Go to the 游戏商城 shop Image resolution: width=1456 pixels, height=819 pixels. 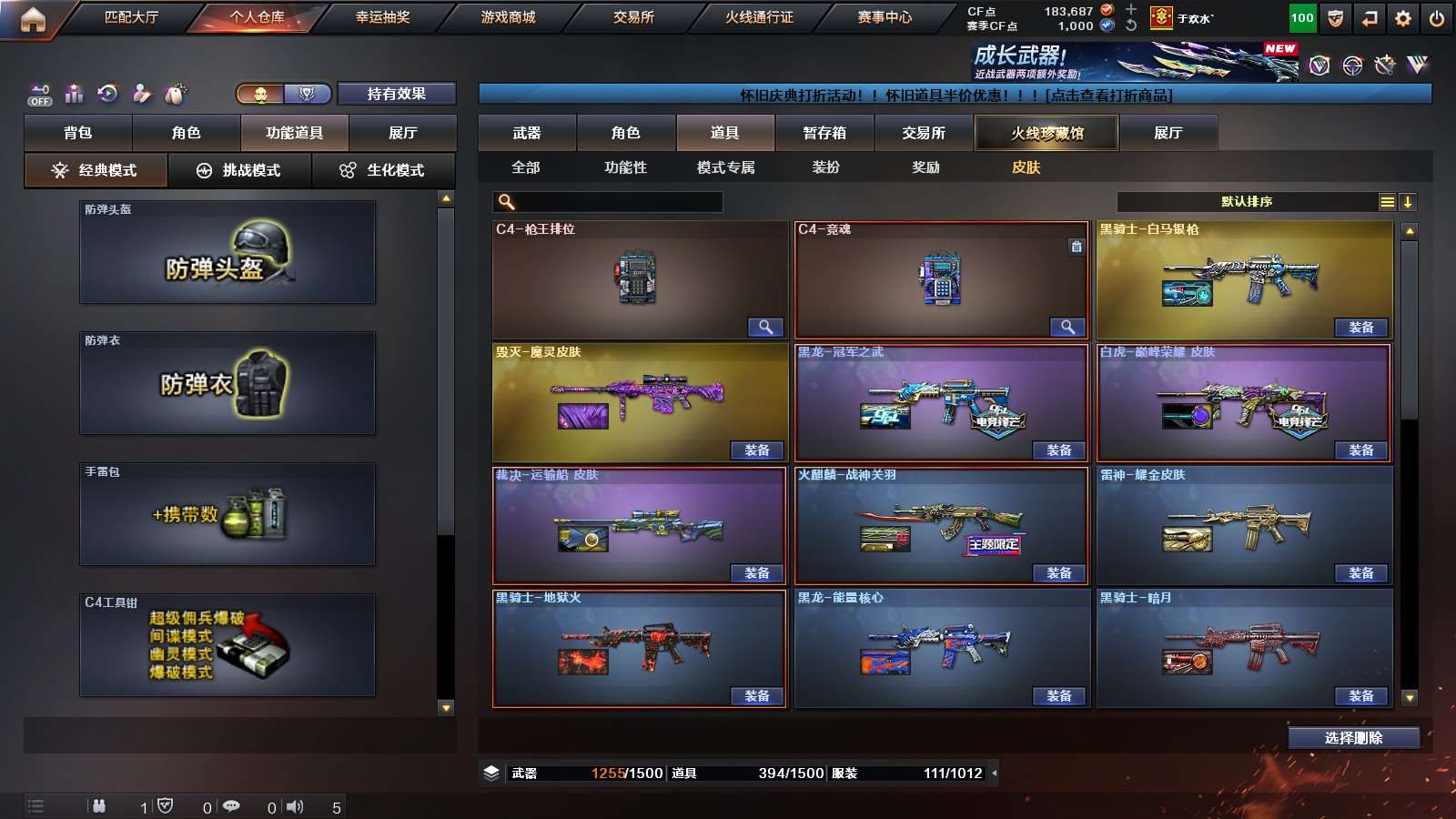click(508, 17)
